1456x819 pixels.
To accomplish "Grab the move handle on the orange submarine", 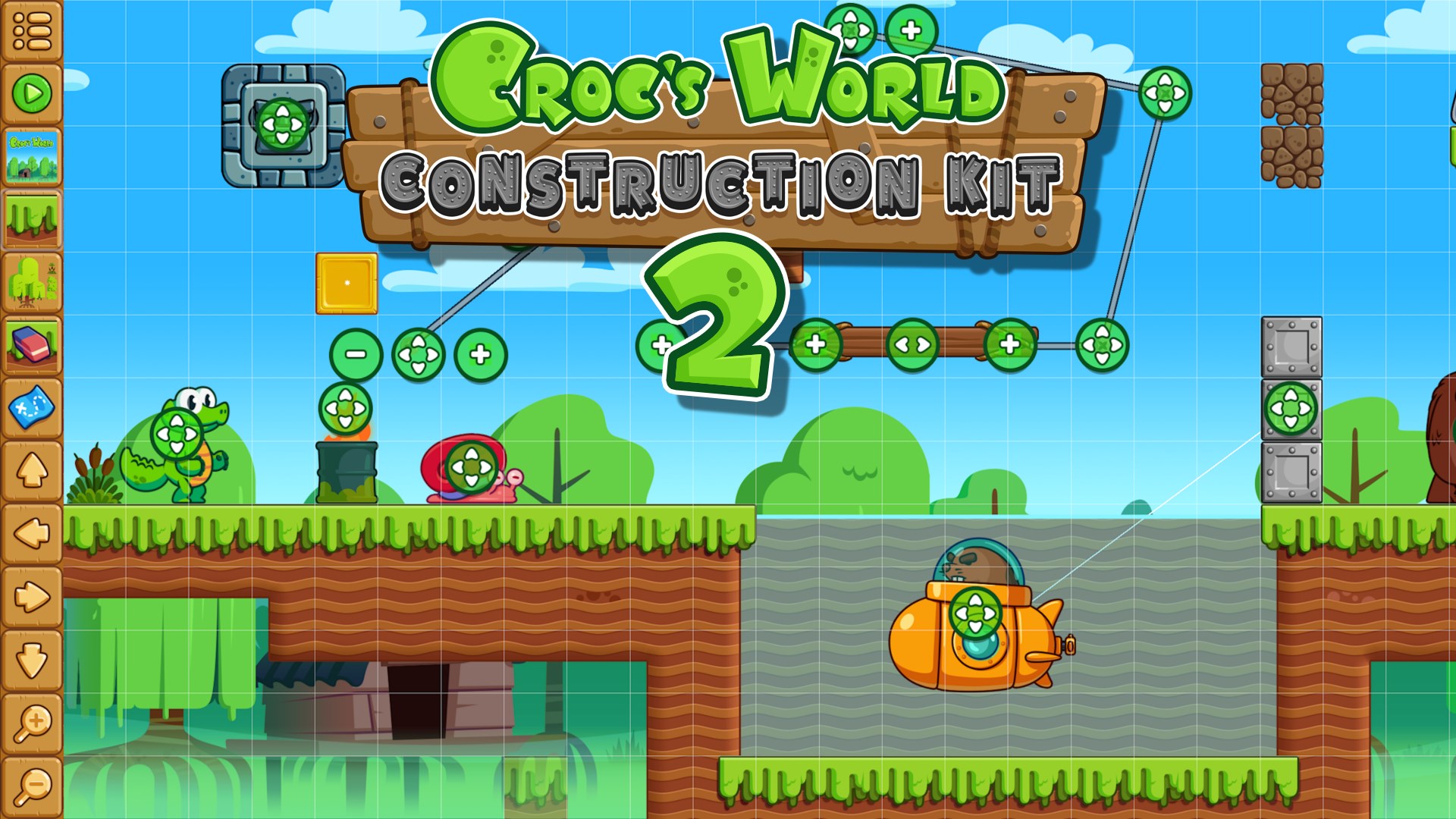I will [977, 613].
